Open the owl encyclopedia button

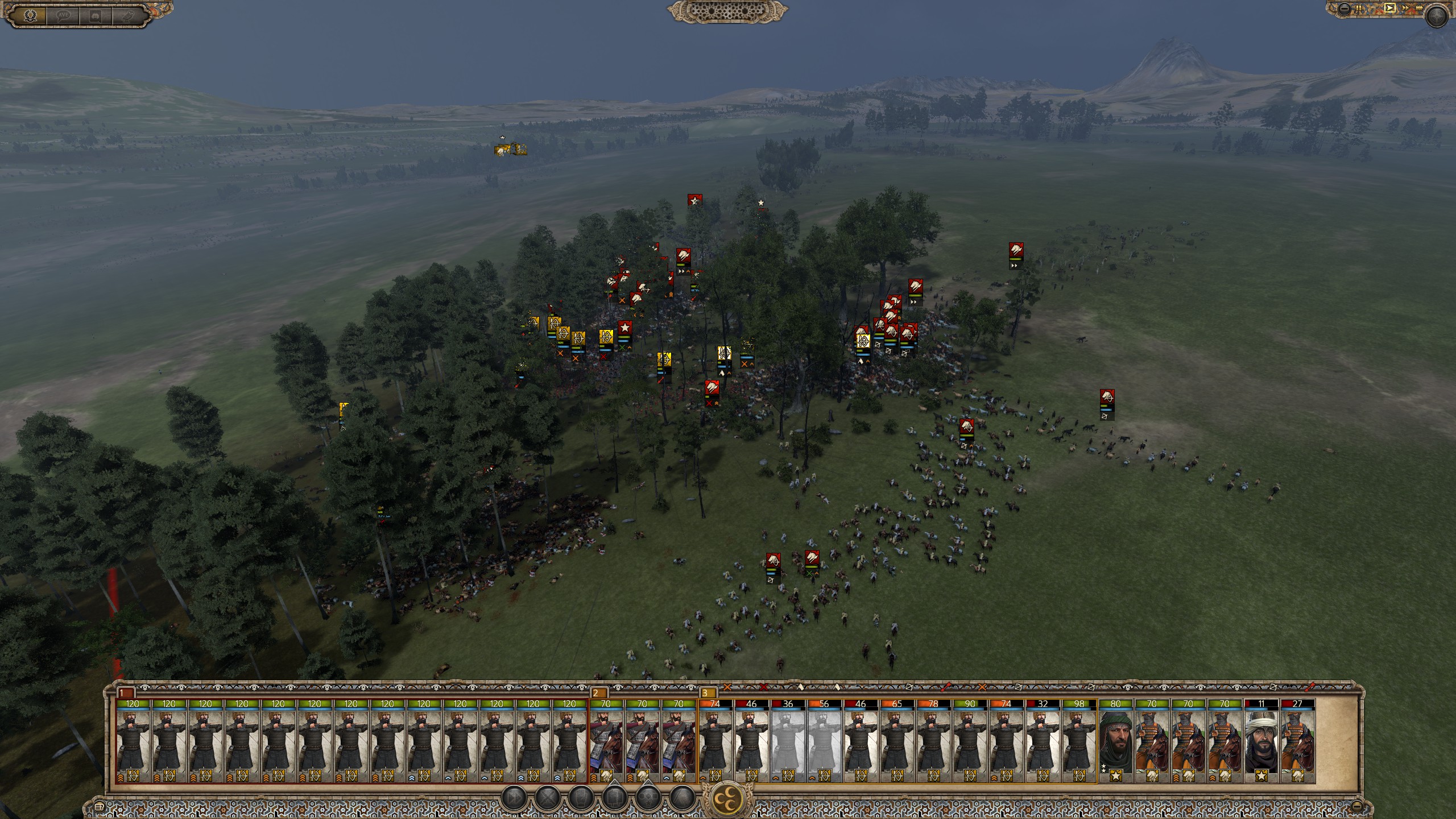pos(127,15)
